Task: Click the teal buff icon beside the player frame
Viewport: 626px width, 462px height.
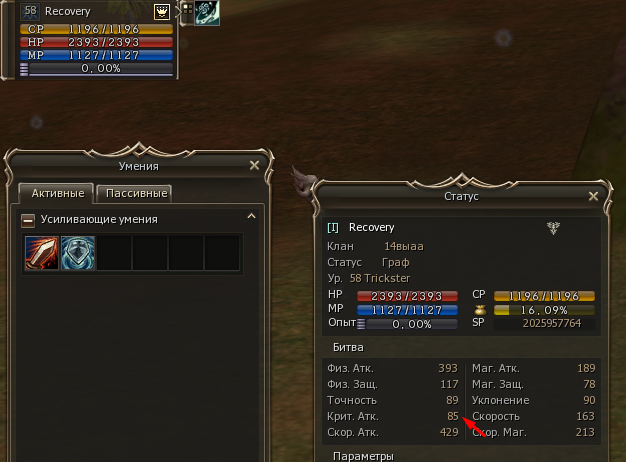Action: coord(208,12)
